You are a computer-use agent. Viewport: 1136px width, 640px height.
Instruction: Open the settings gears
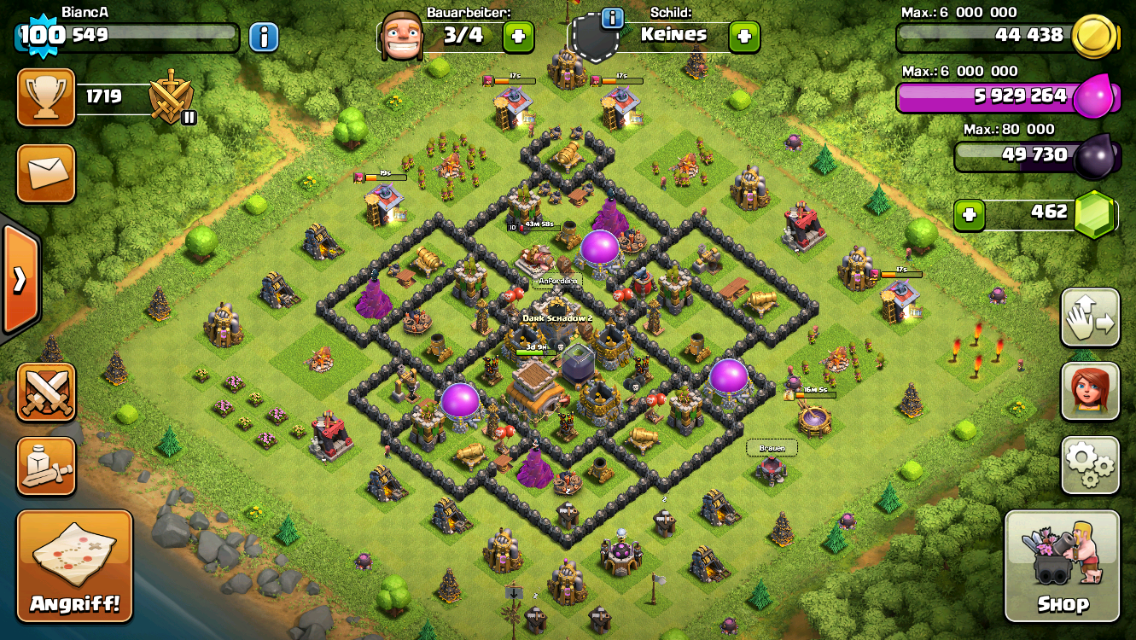[1090, 465]
